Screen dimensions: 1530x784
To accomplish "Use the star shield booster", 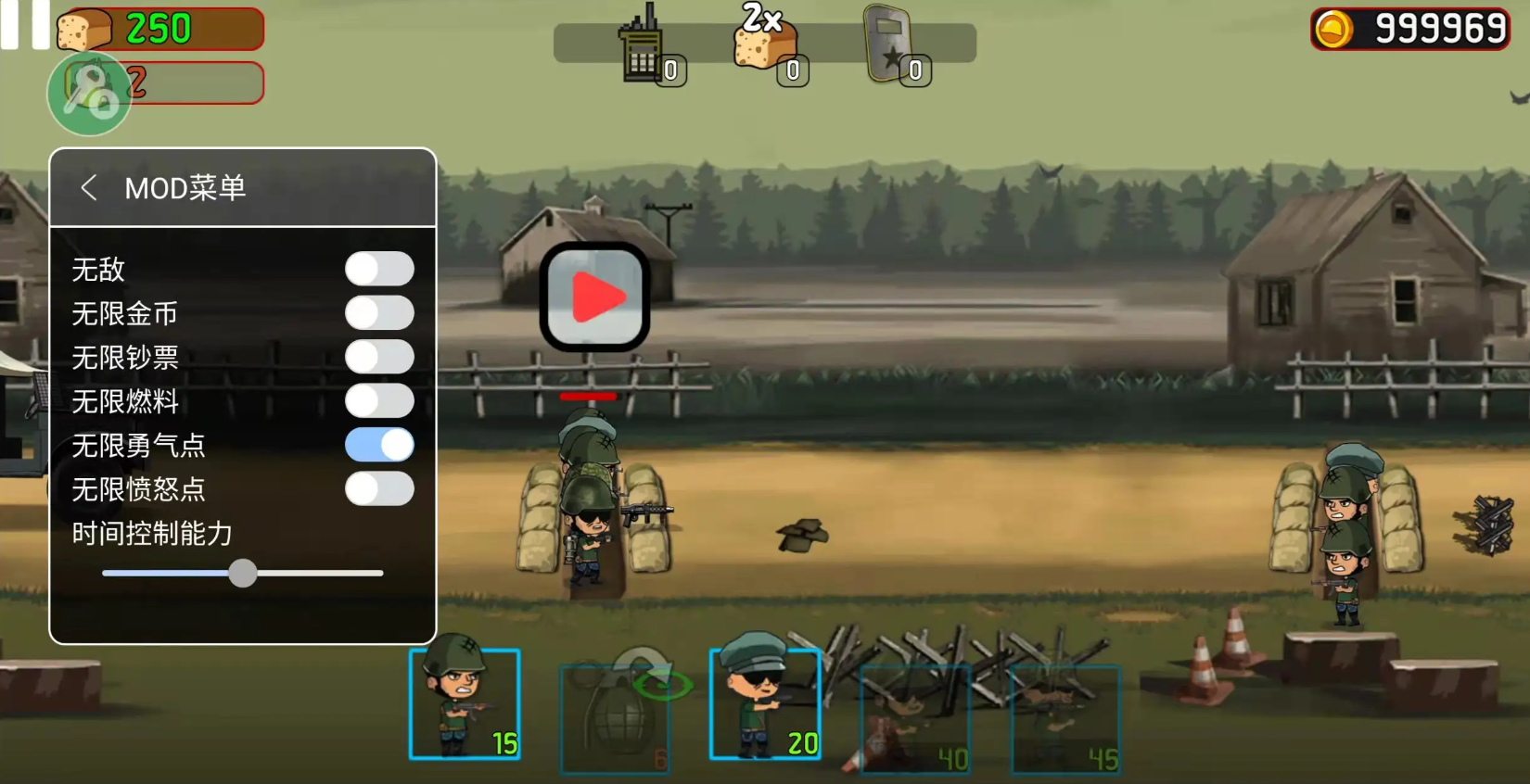I will 890,46.
